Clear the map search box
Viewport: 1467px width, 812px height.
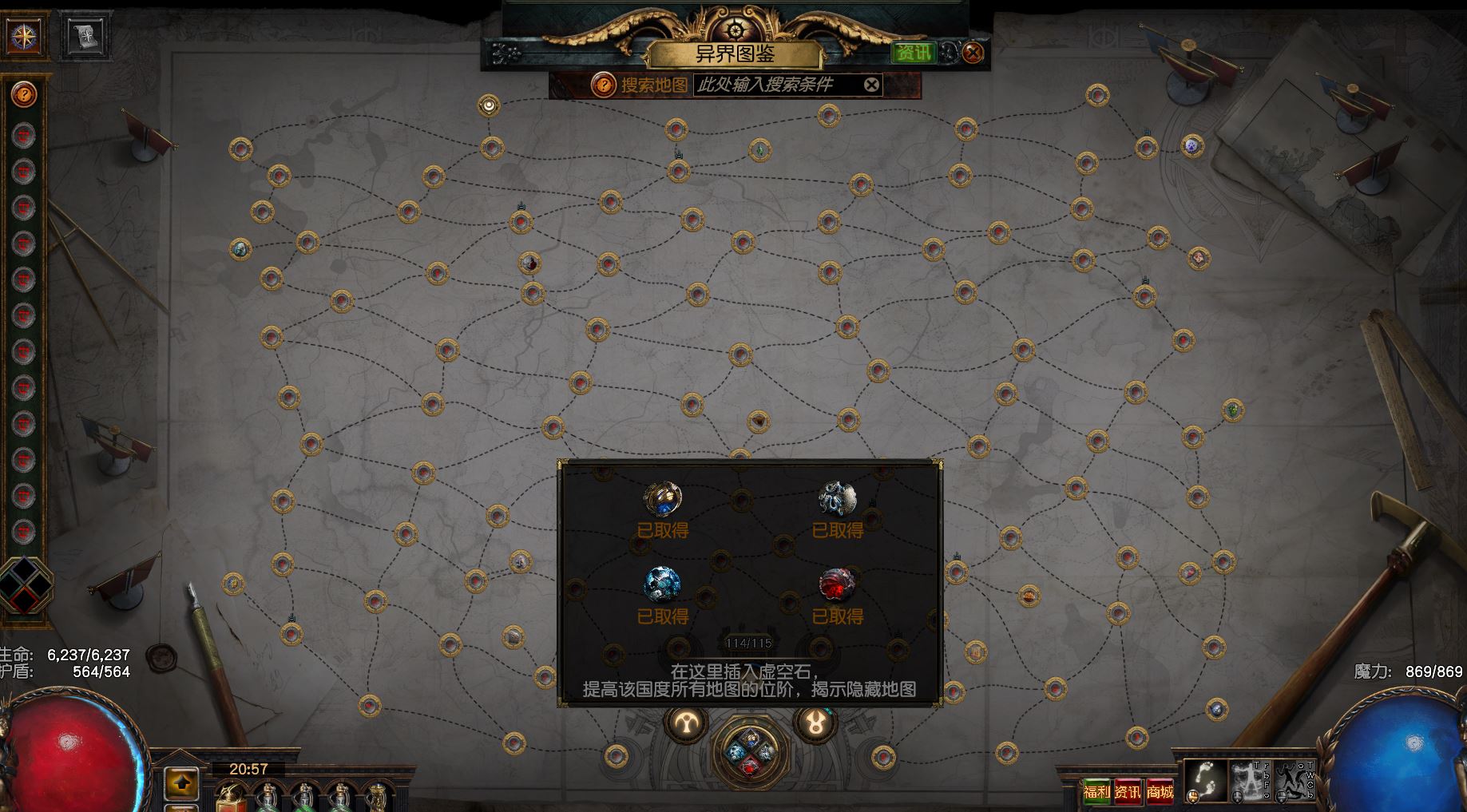click(x=872, y=85)
